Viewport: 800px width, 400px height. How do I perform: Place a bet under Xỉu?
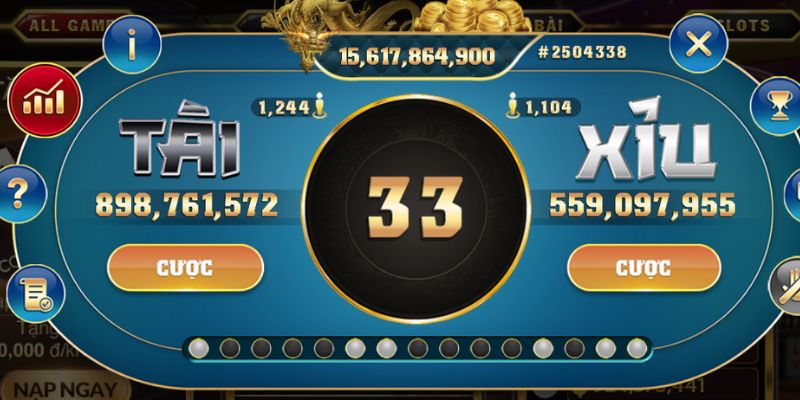(x=644, y=268)
